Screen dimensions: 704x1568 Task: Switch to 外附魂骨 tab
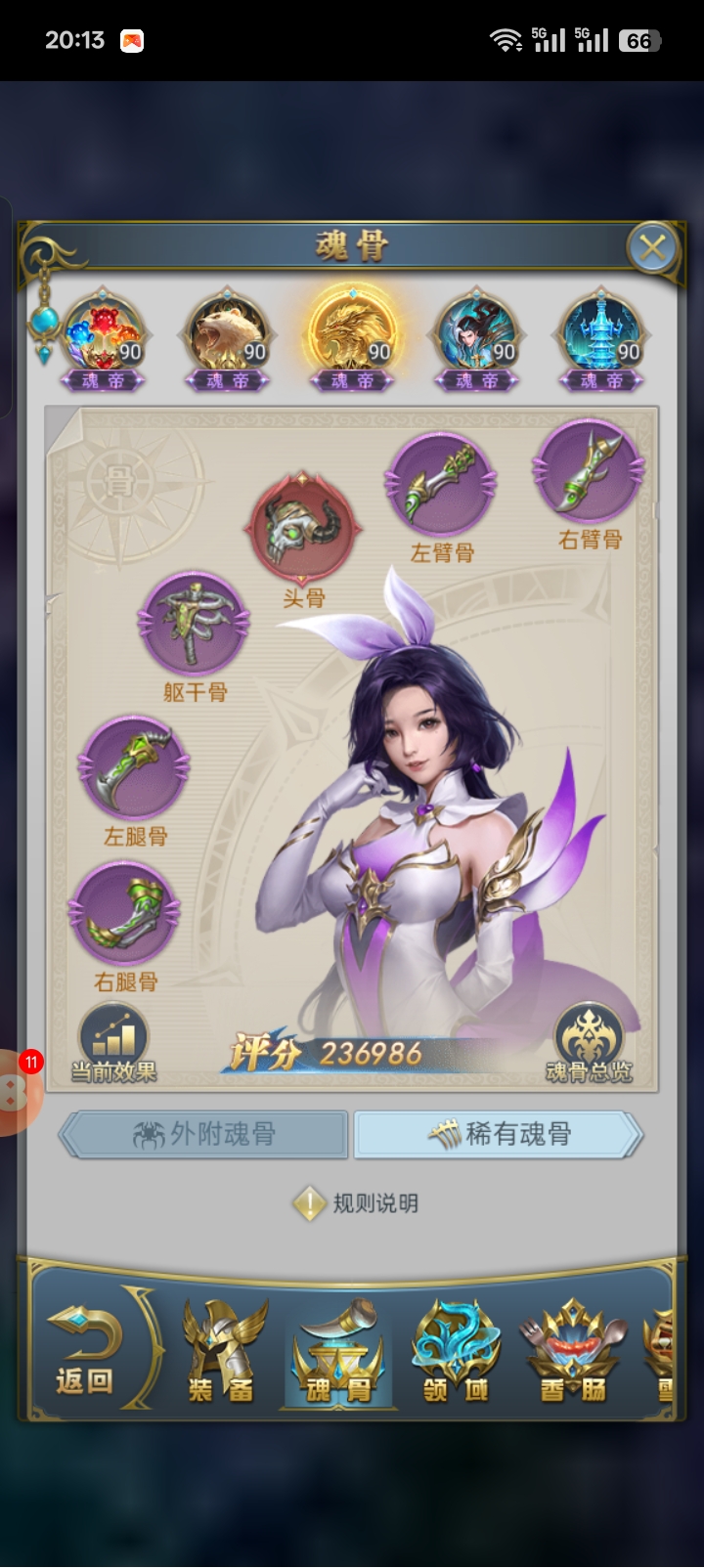204,1134
